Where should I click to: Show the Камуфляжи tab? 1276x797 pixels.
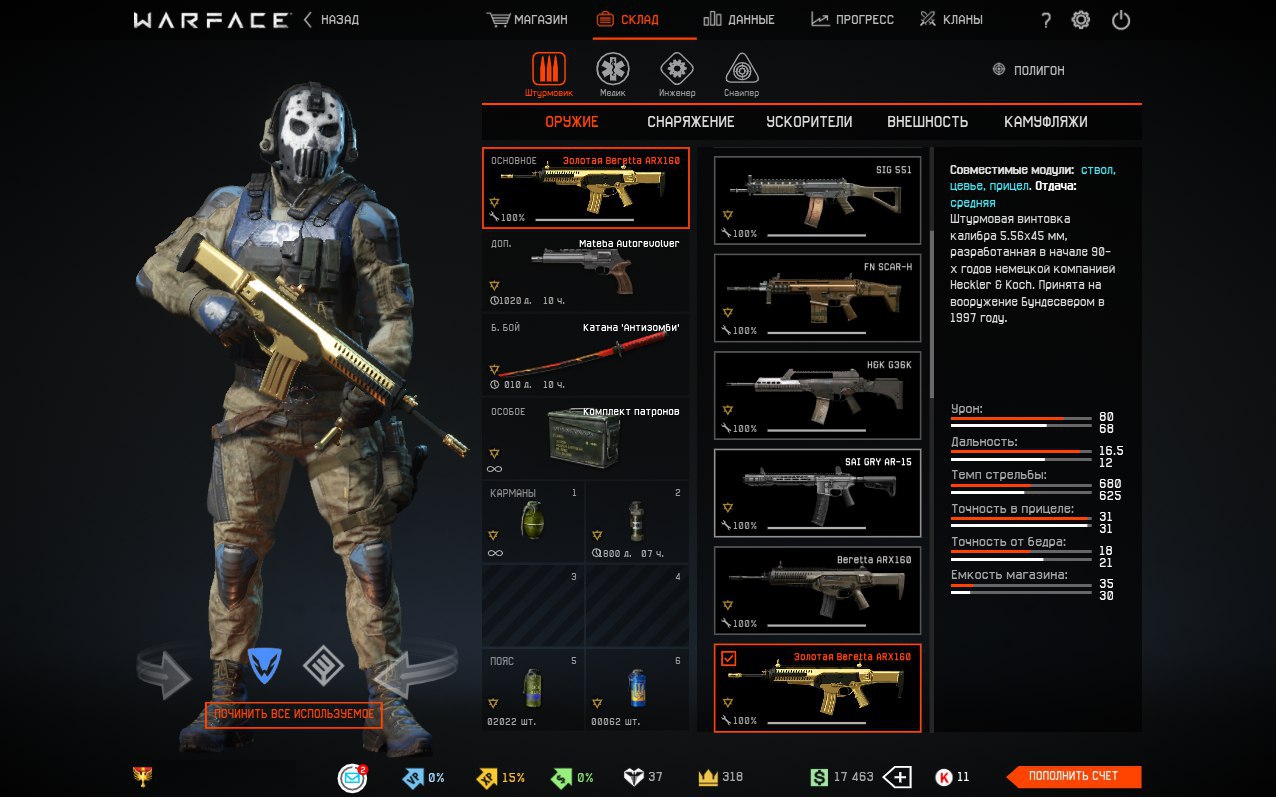[1045, 122]
